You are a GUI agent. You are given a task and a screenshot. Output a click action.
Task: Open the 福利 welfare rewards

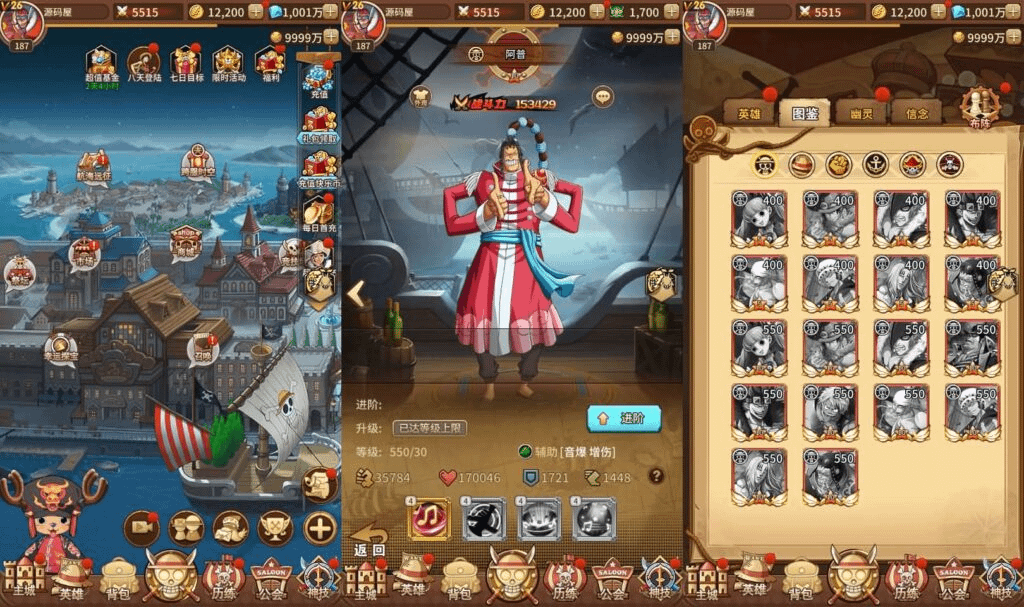point(270,65)
